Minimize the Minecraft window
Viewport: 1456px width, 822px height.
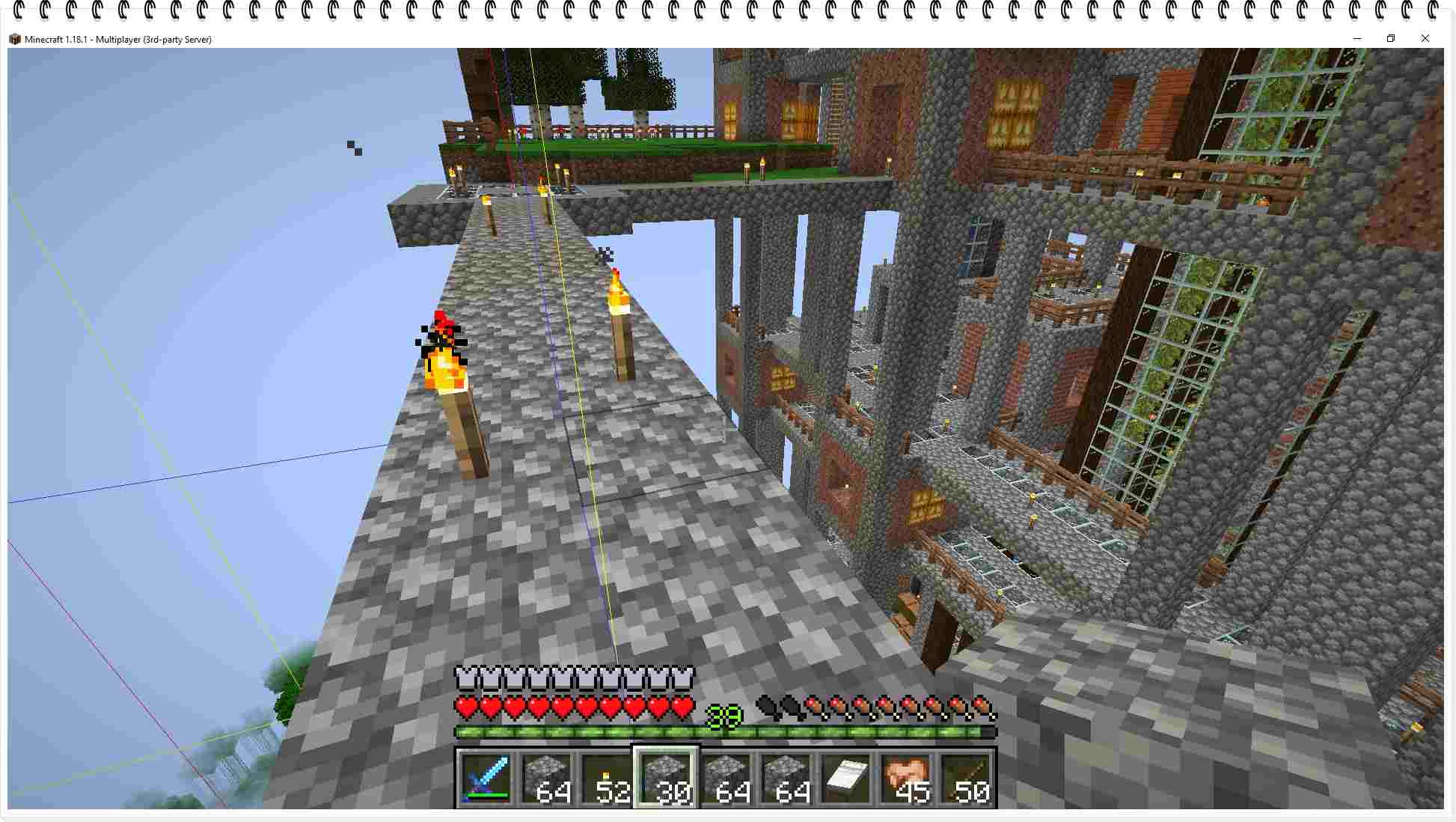(1356, 39)
